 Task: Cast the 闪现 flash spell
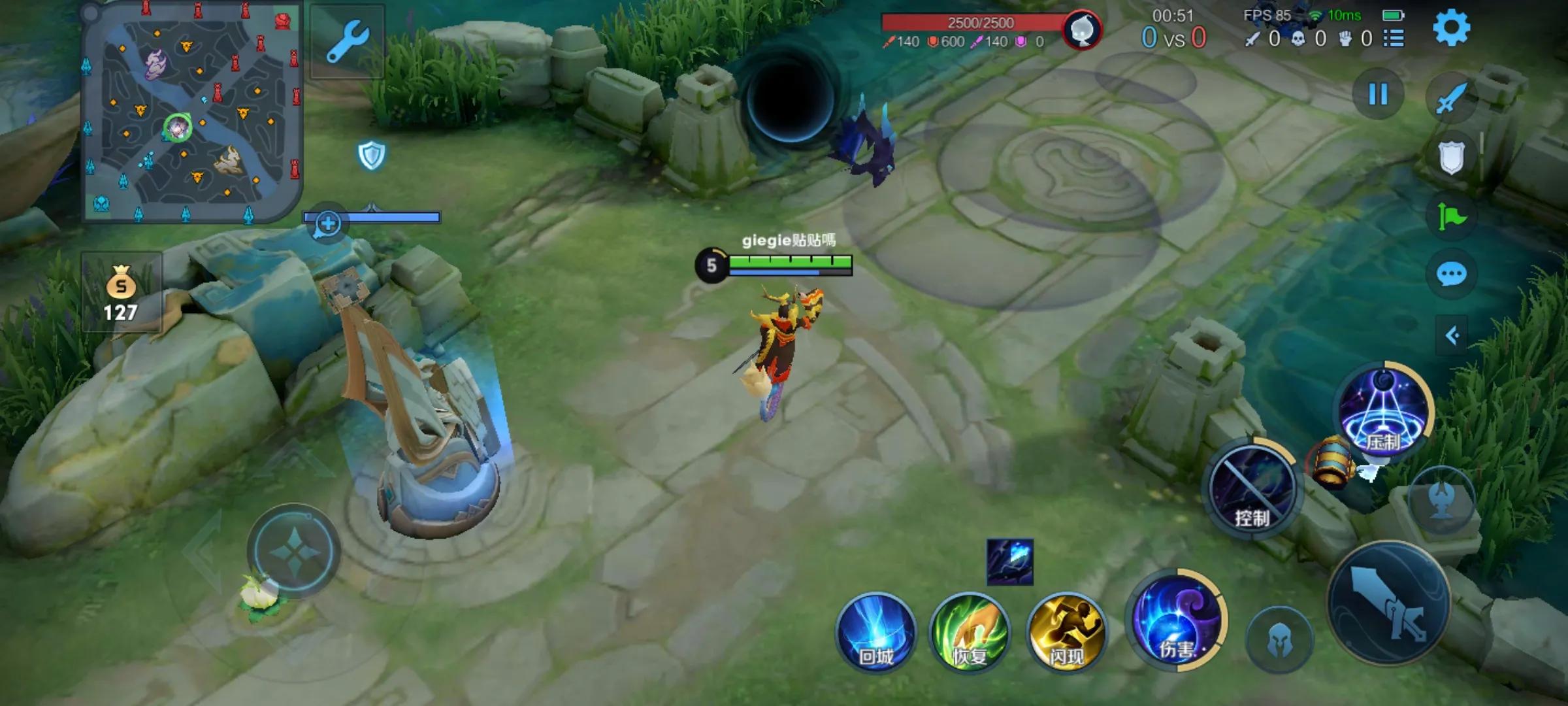coord(1066,632)
